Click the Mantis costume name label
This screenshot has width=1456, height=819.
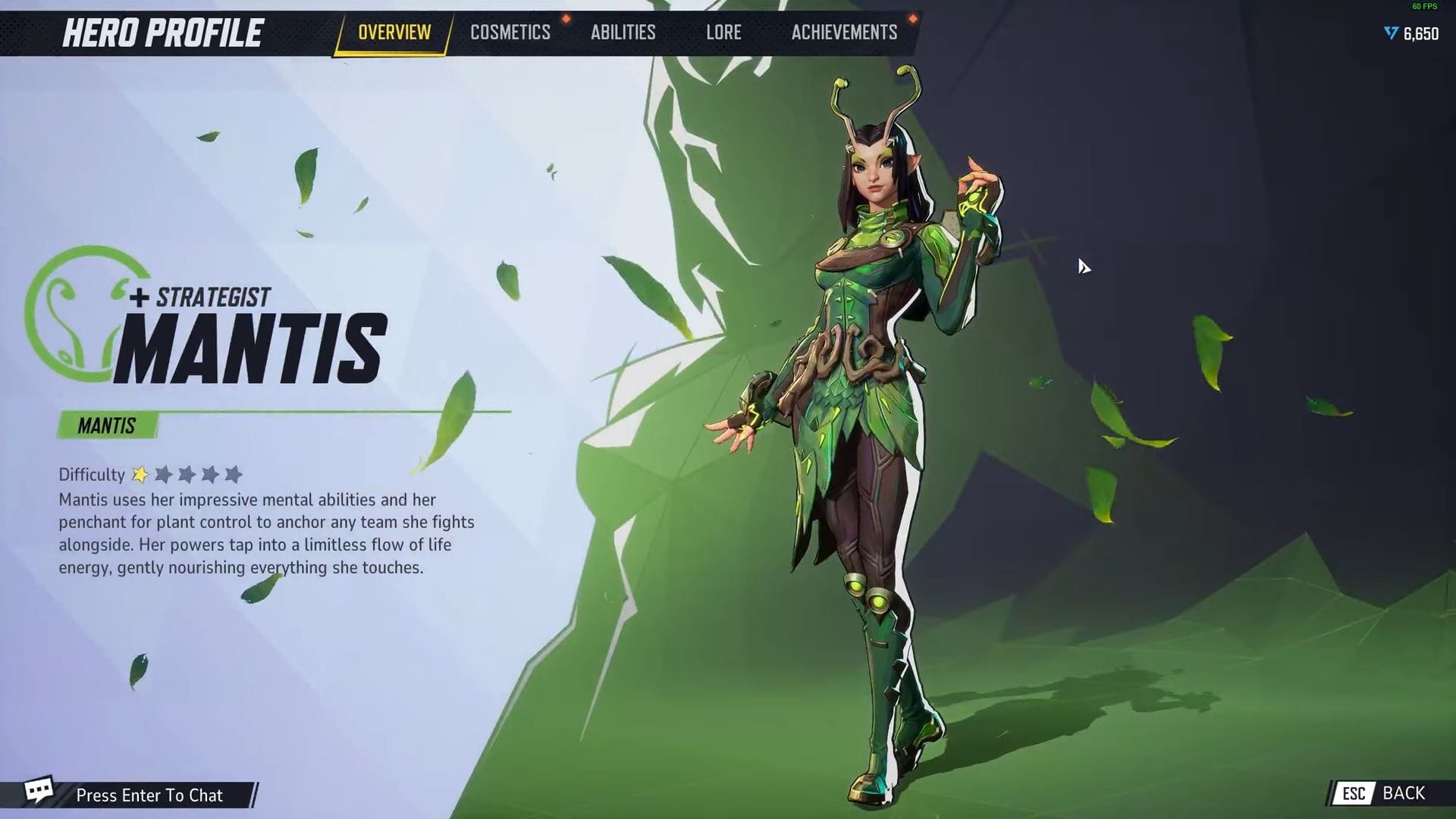point(107,425)
